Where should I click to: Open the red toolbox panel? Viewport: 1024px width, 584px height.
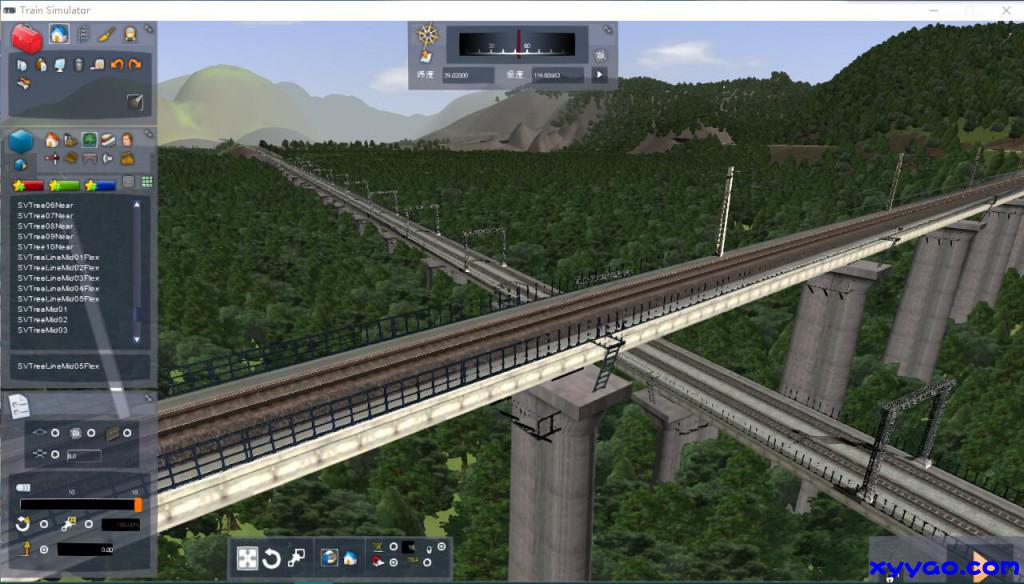coord(26,38)
